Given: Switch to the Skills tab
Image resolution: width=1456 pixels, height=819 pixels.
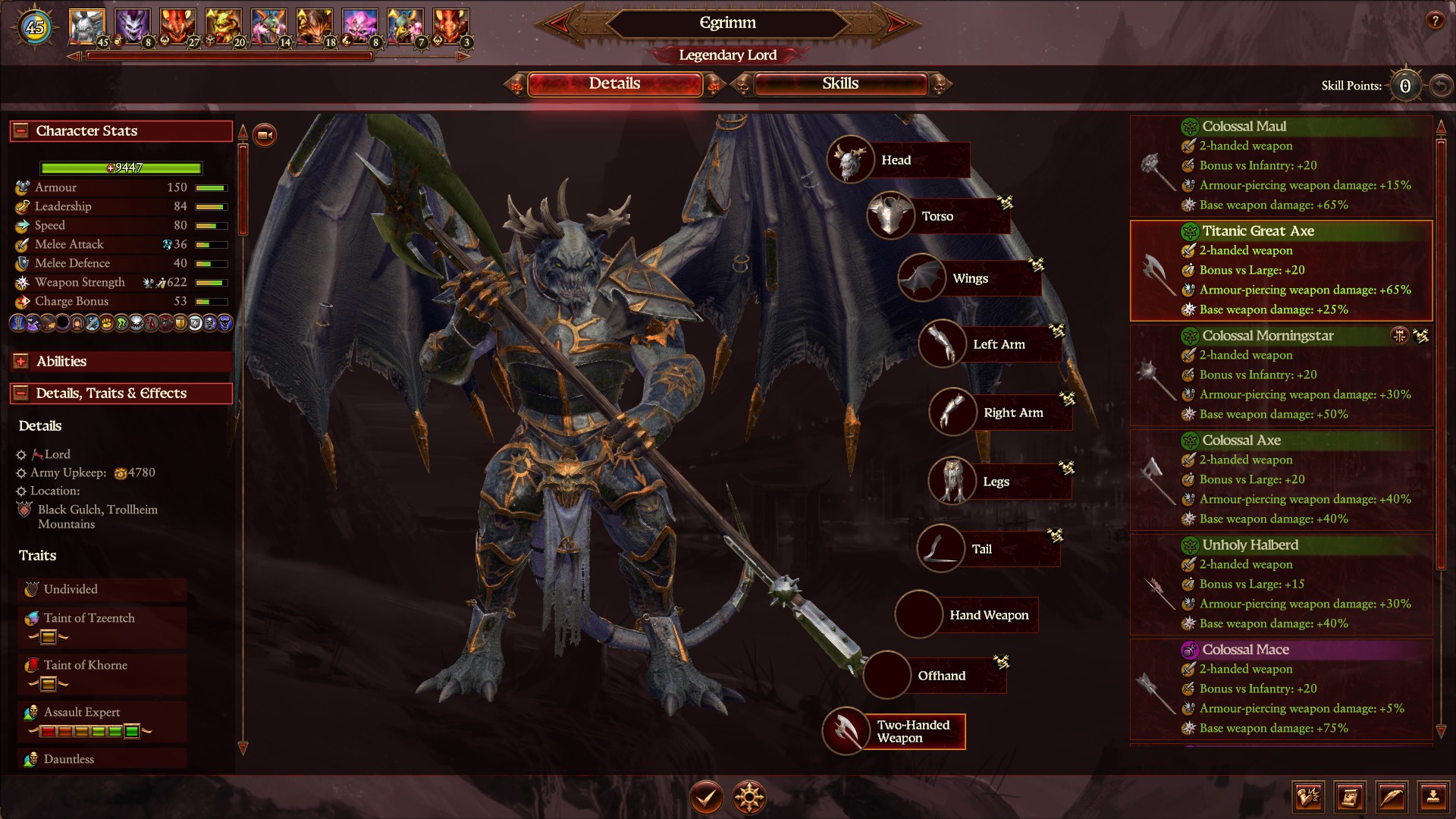Looking at the screenshot, I should click(x=840, y=84).
